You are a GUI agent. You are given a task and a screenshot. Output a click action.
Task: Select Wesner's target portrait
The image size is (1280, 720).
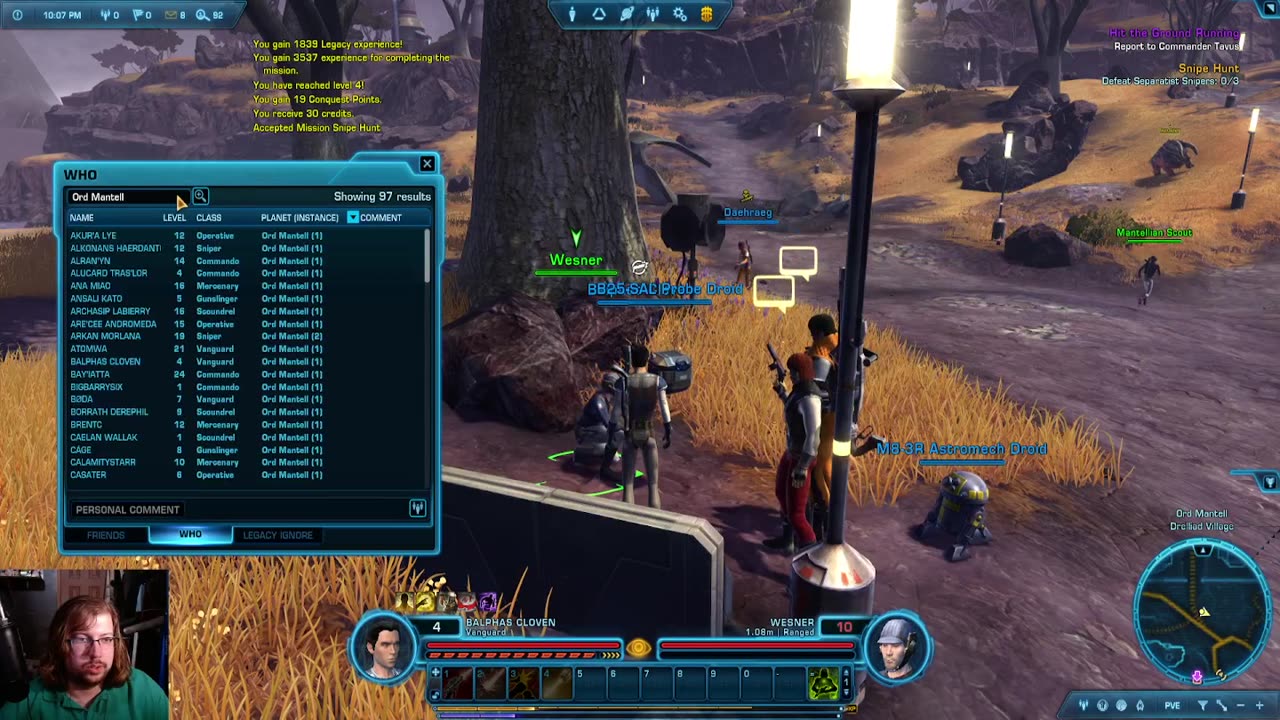coord(896,646)
